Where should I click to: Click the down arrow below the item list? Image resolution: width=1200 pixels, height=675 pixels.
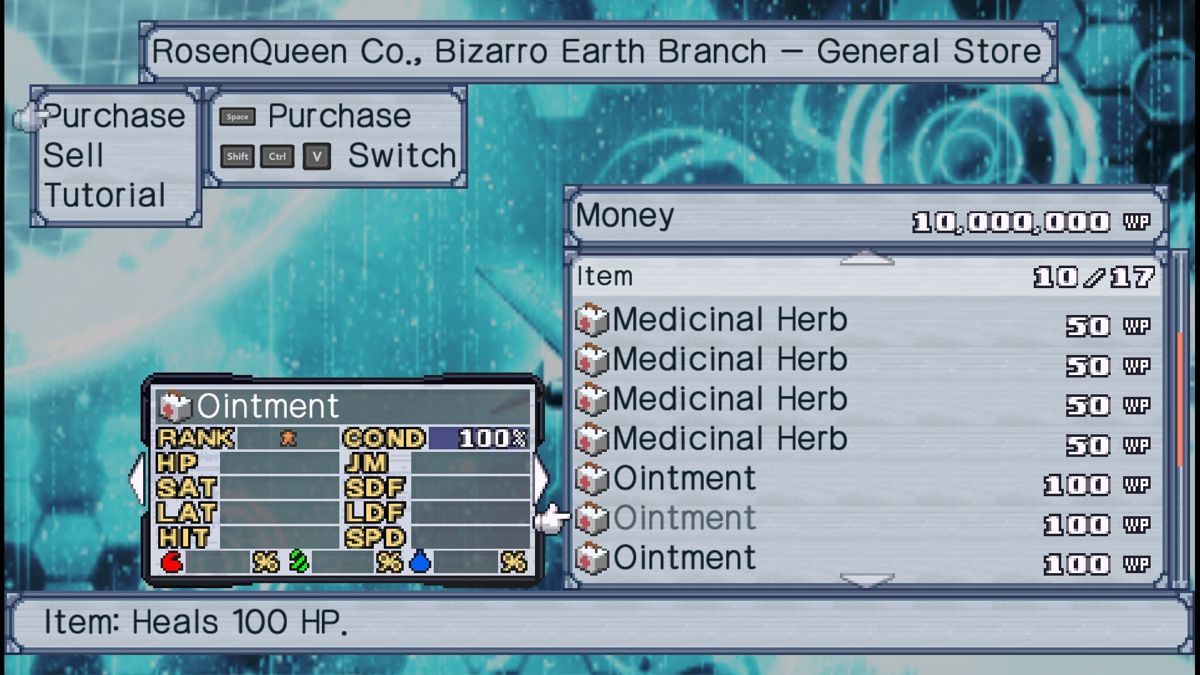pos(866,580)
